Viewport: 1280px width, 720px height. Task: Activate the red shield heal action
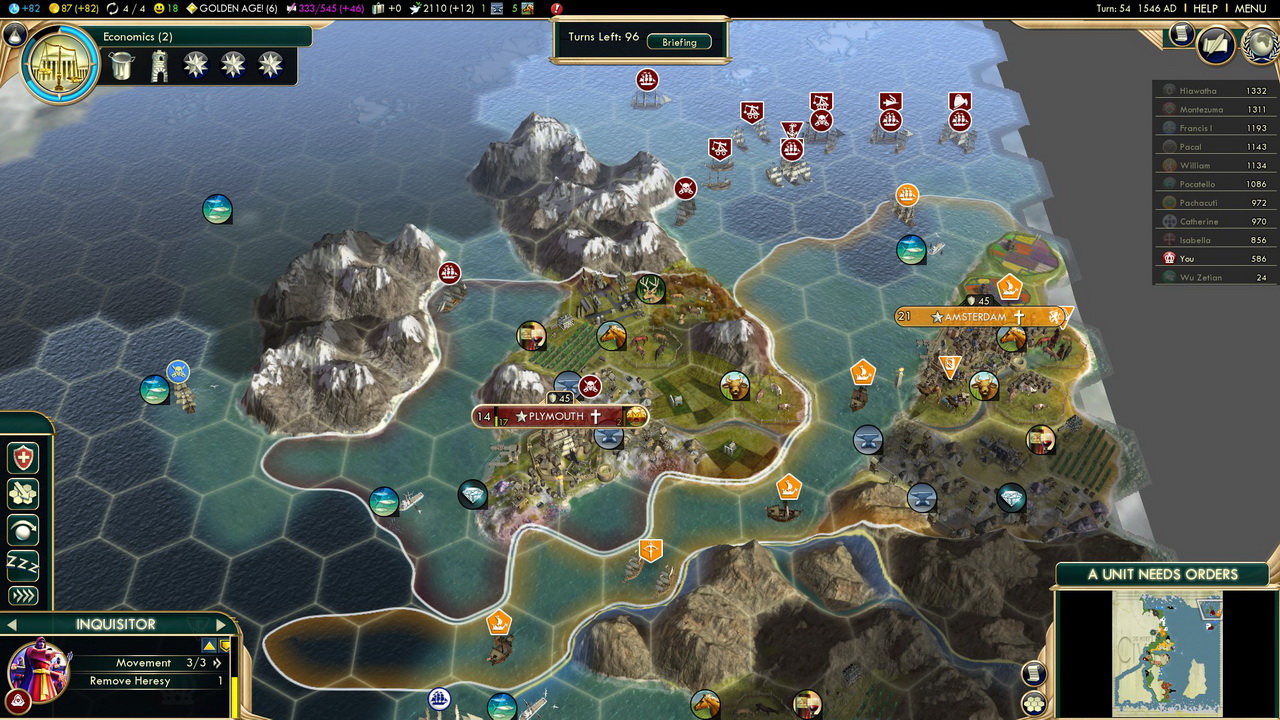point(23,458)
